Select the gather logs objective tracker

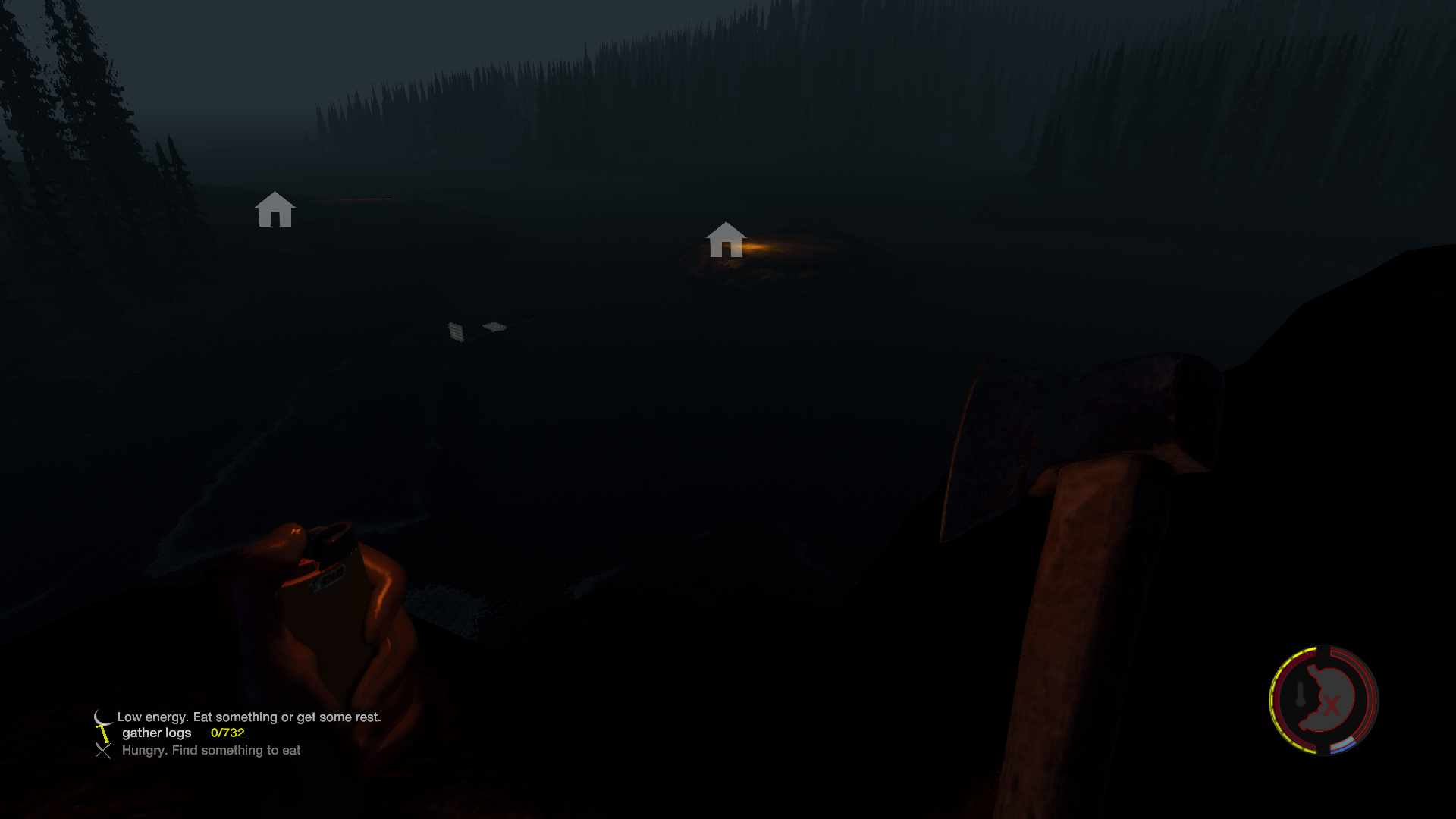coord(182,733)
